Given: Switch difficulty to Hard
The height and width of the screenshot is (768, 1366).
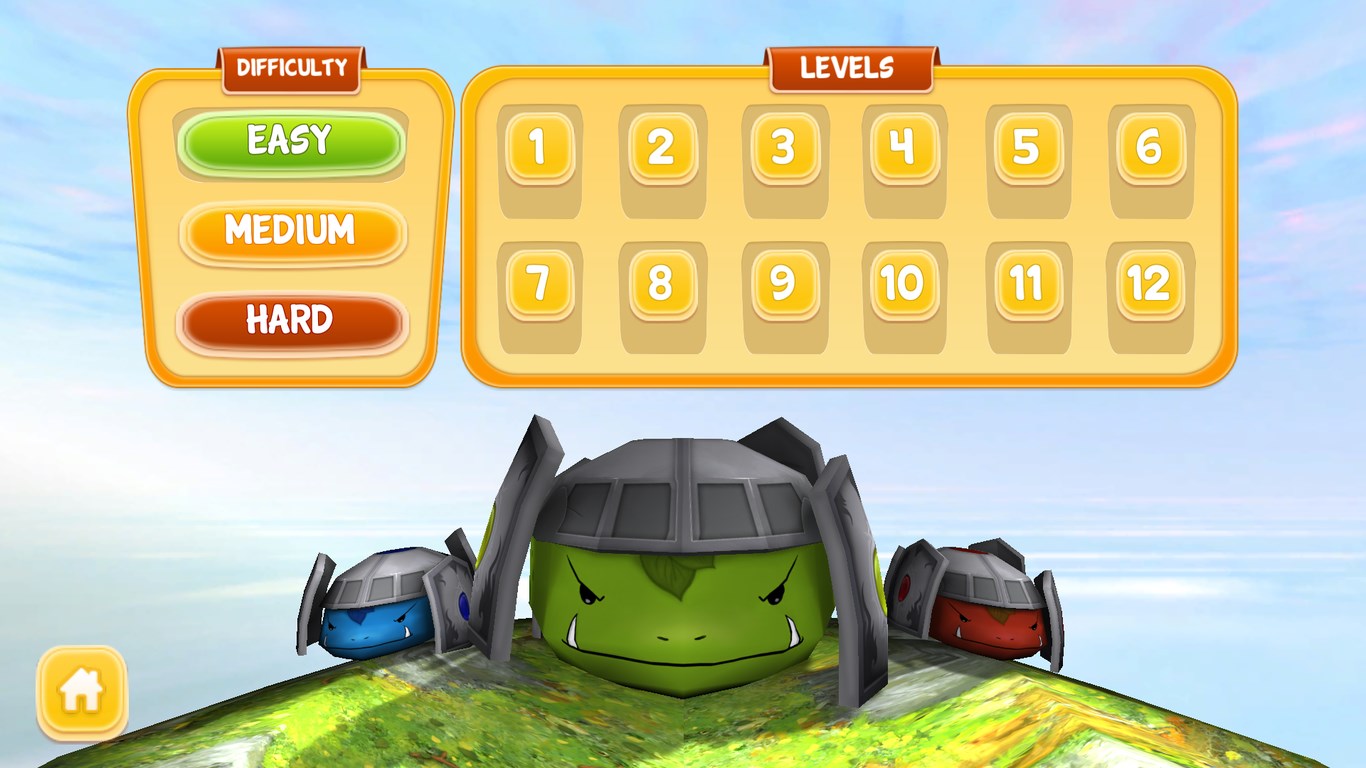Looking at the screenshot, I should coord(291,322).
